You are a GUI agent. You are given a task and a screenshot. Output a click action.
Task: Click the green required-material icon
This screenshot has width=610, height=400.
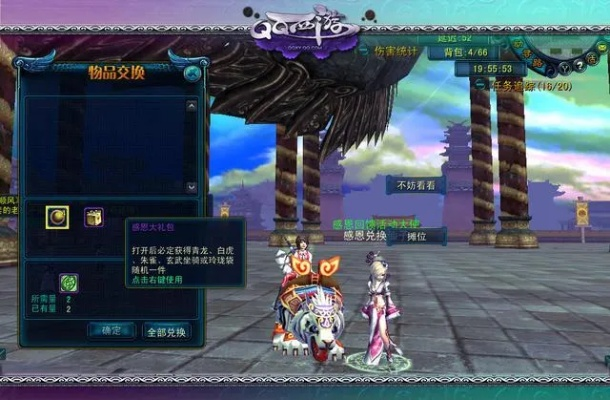(69, 282)
